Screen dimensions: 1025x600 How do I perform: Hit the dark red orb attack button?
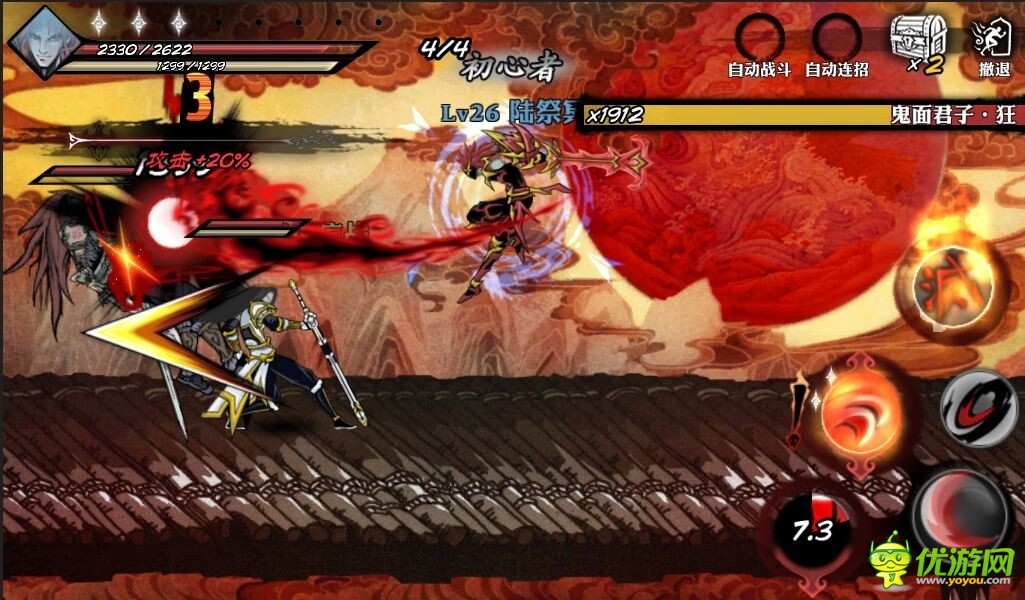pos(962,509)
